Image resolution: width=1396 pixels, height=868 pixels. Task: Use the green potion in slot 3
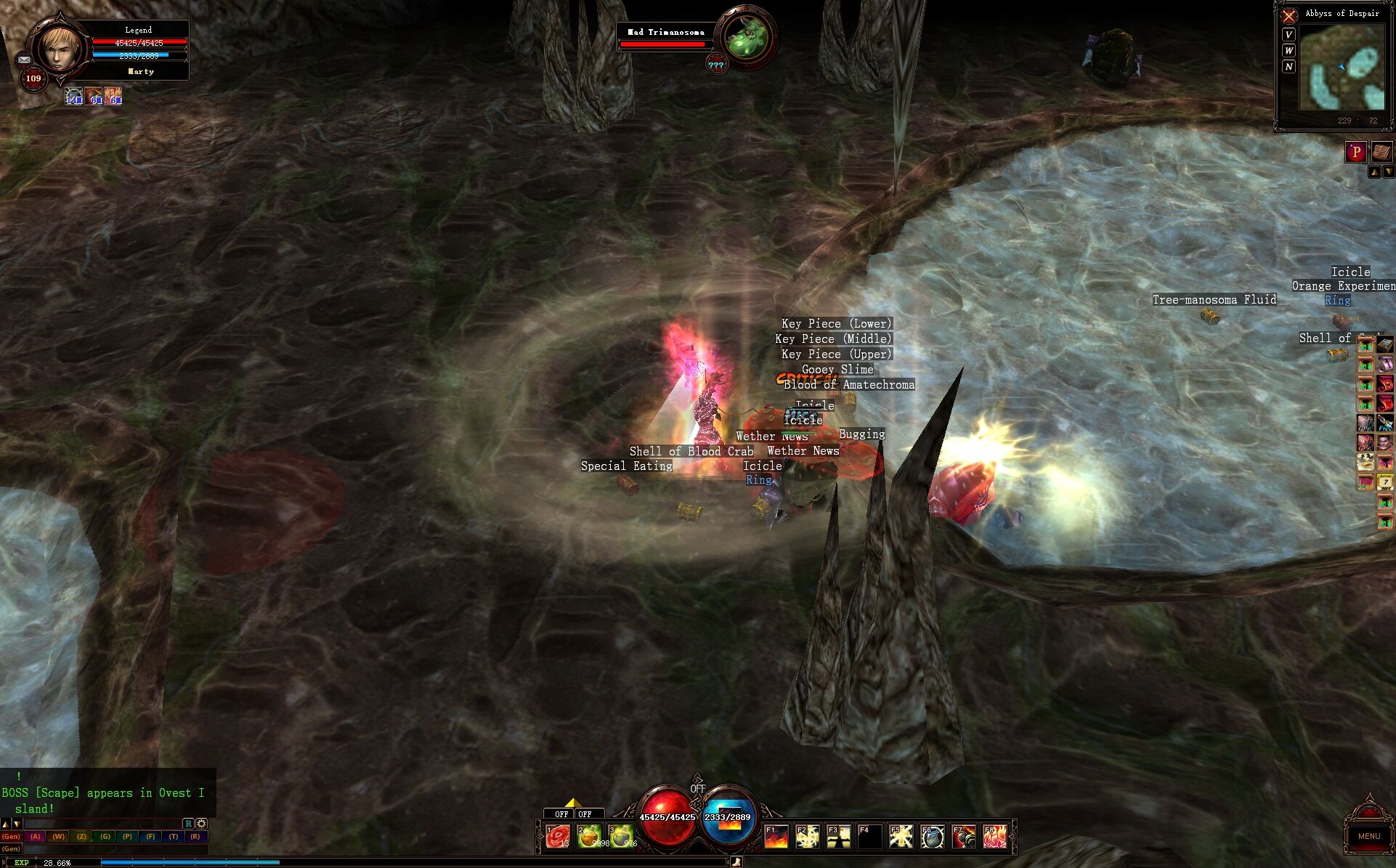(621, 837)
